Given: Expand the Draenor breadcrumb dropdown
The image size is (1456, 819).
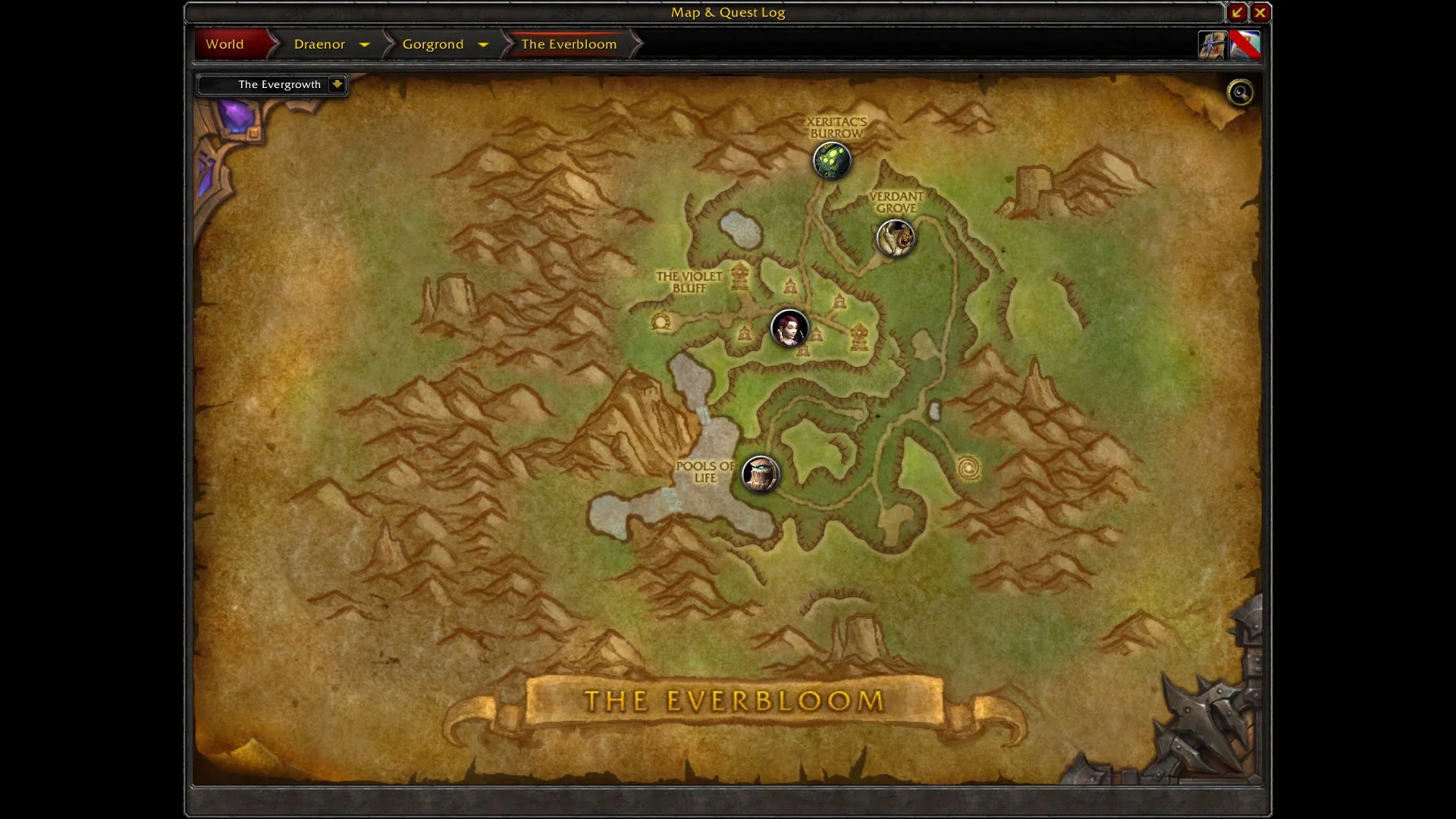Looking at the screenshot, I should pos(364,45).
